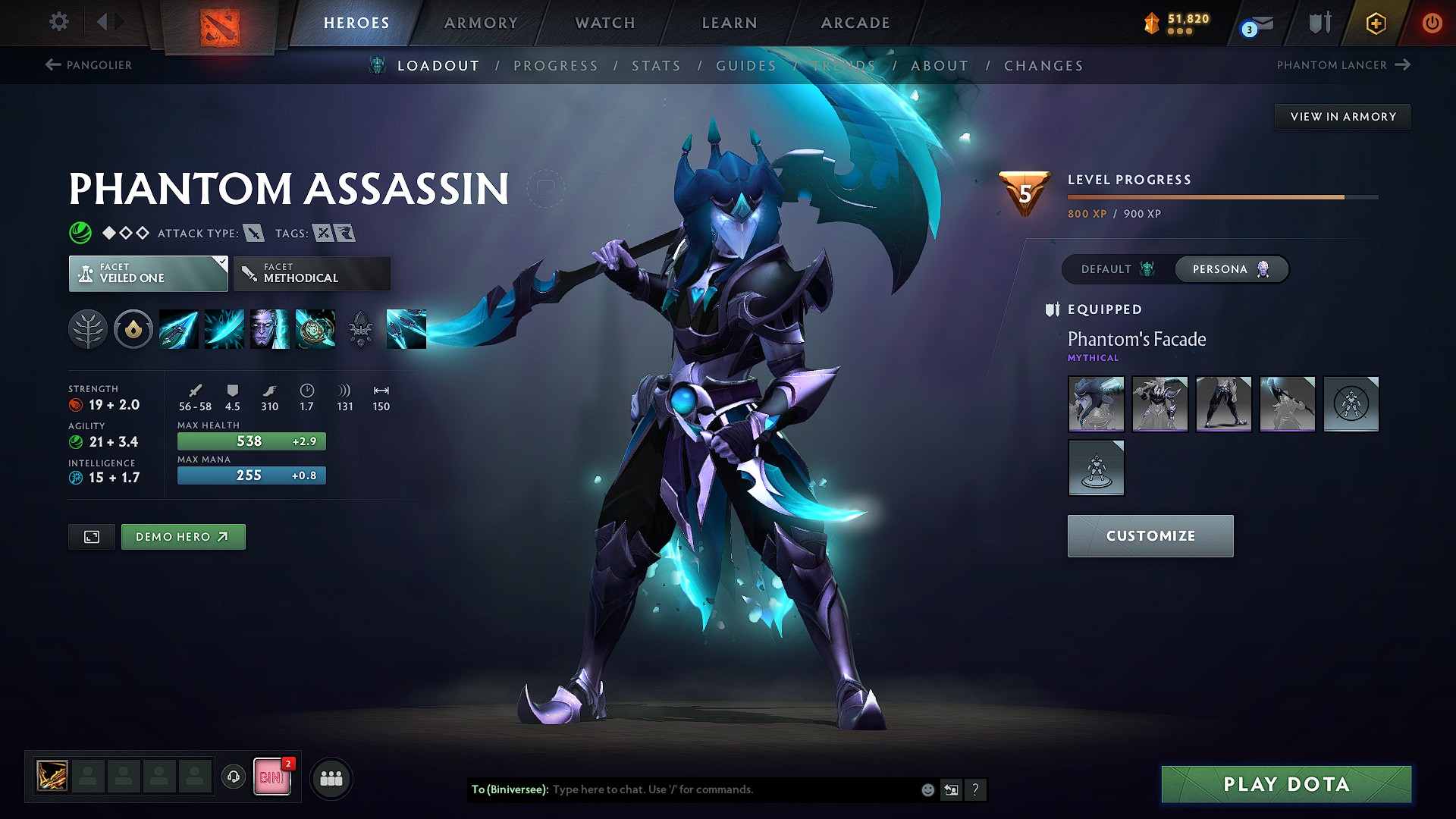This screenshot has height=819, width=1456.
Task: Click the DEMO HERO button
Action: (x=183, y=536)
